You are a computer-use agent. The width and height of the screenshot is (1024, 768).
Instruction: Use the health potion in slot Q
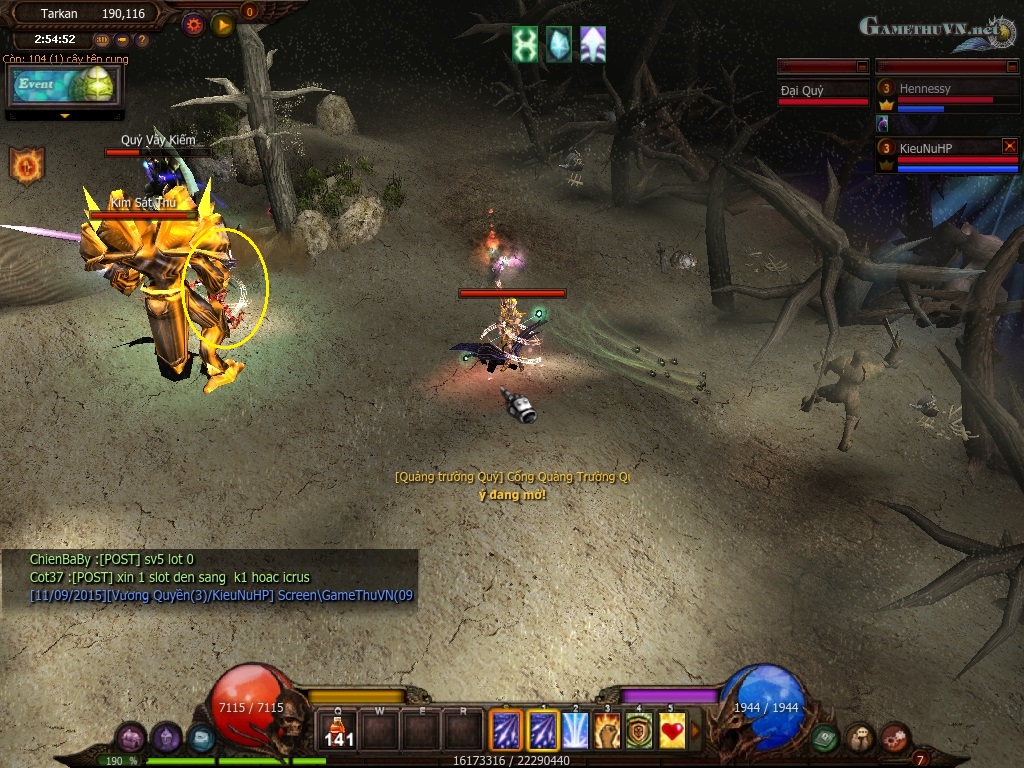340,731
